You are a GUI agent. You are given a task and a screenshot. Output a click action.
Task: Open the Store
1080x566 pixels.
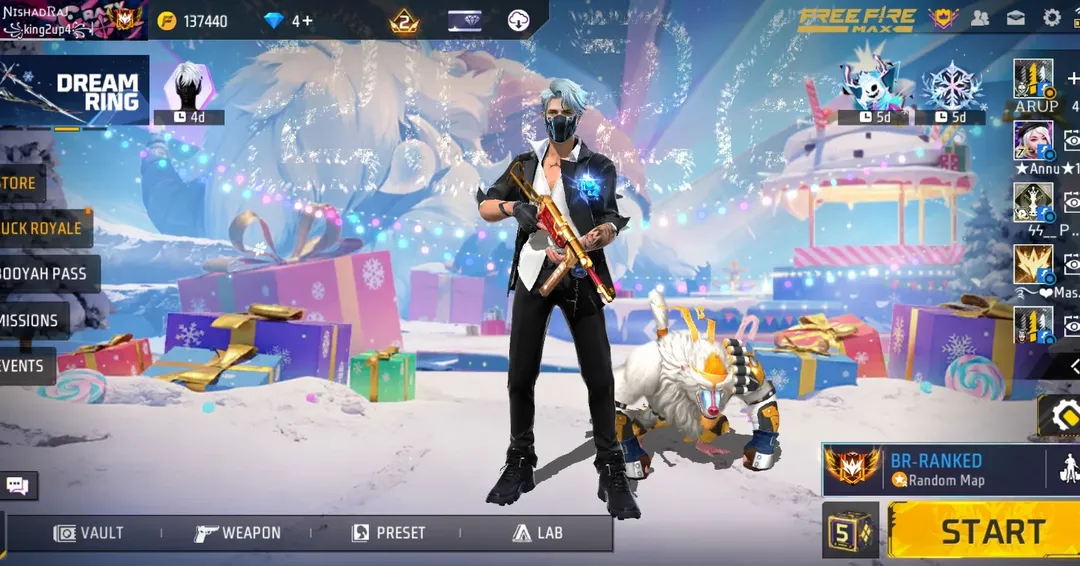click(20, 183)
